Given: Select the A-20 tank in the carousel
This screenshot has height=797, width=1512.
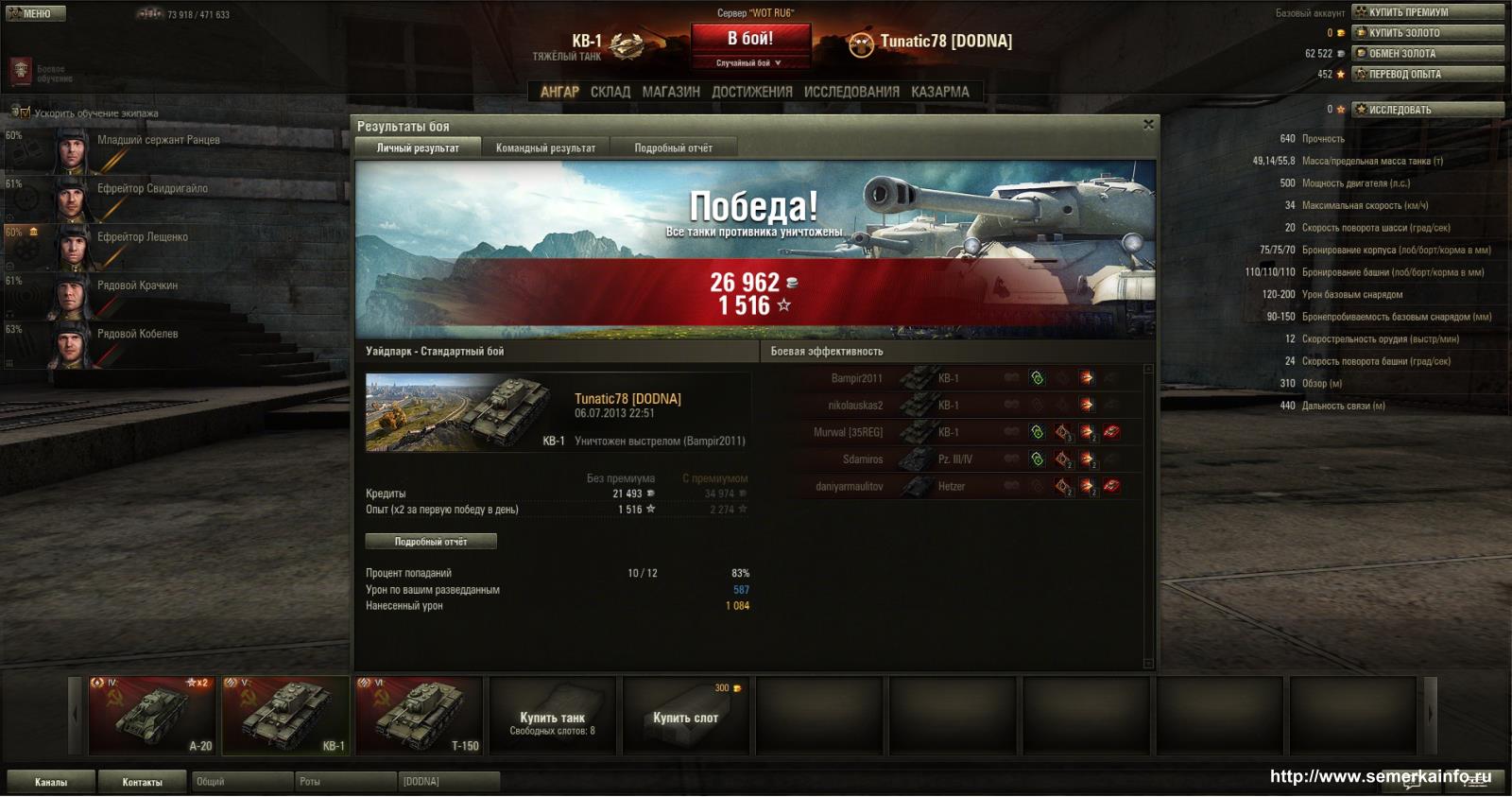Looking at the screenshot, I should pyautogui.click(x=152, y=715).
